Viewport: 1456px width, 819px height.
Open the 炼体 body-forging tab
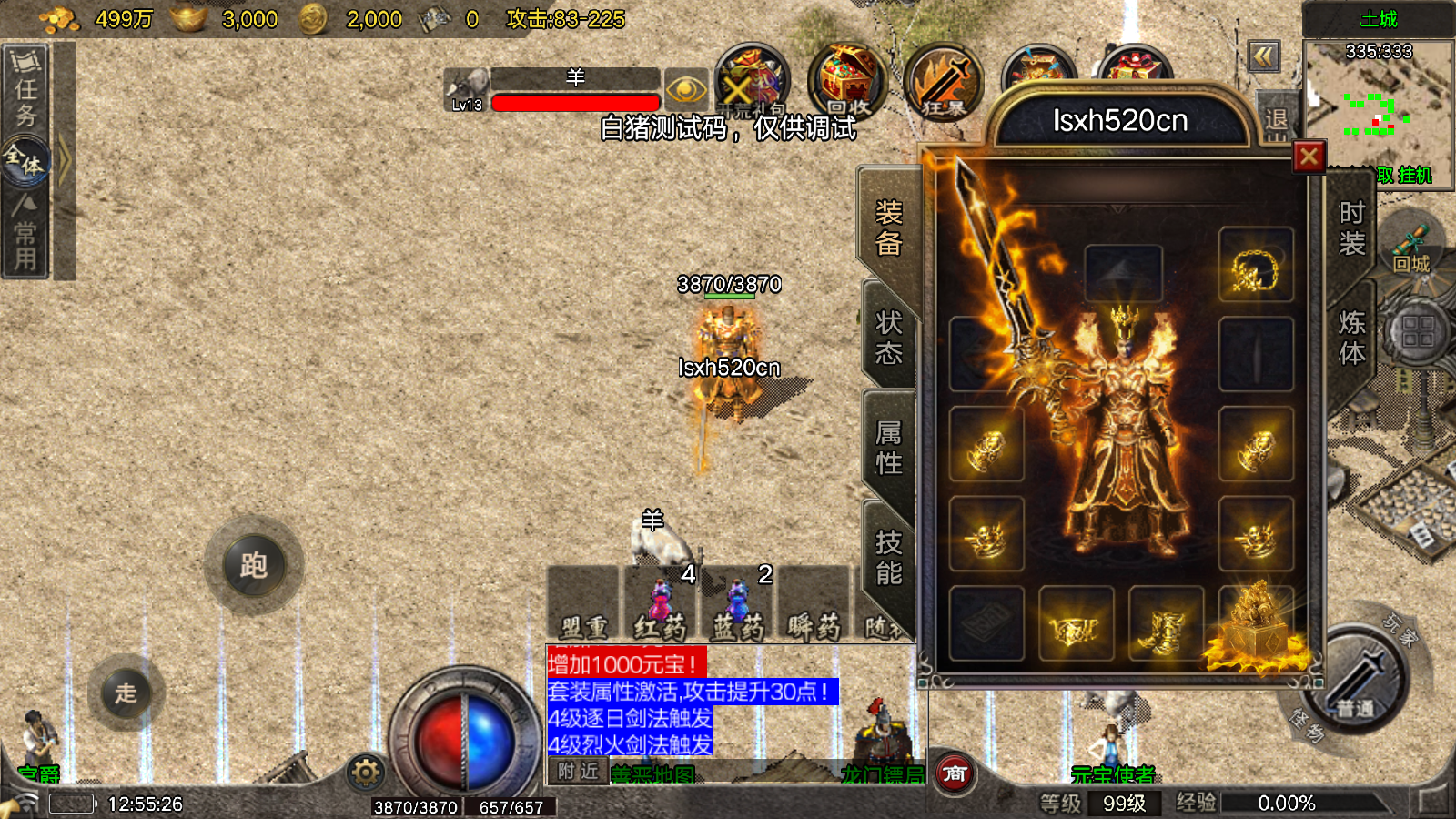1351,338
